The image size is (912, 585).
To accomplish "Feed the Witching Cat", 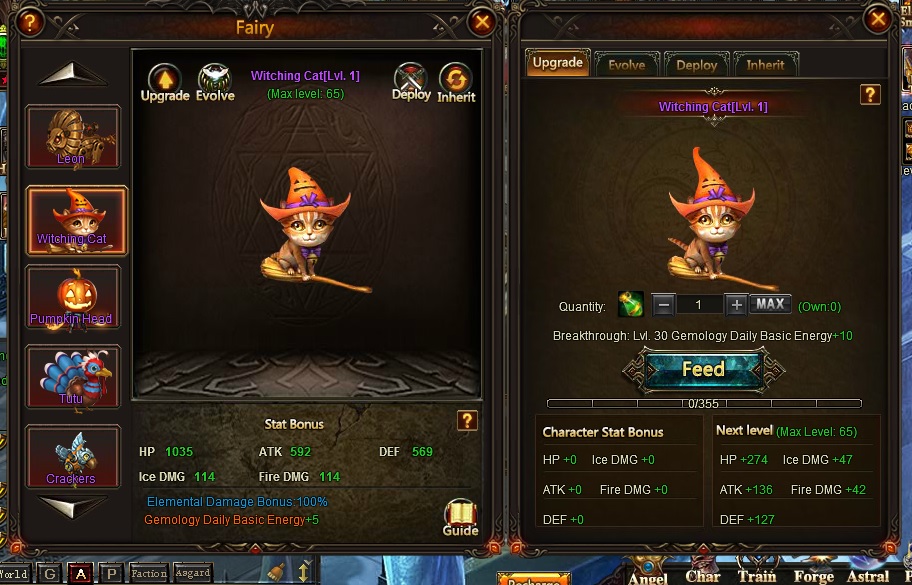I will (x=703, y=369).
